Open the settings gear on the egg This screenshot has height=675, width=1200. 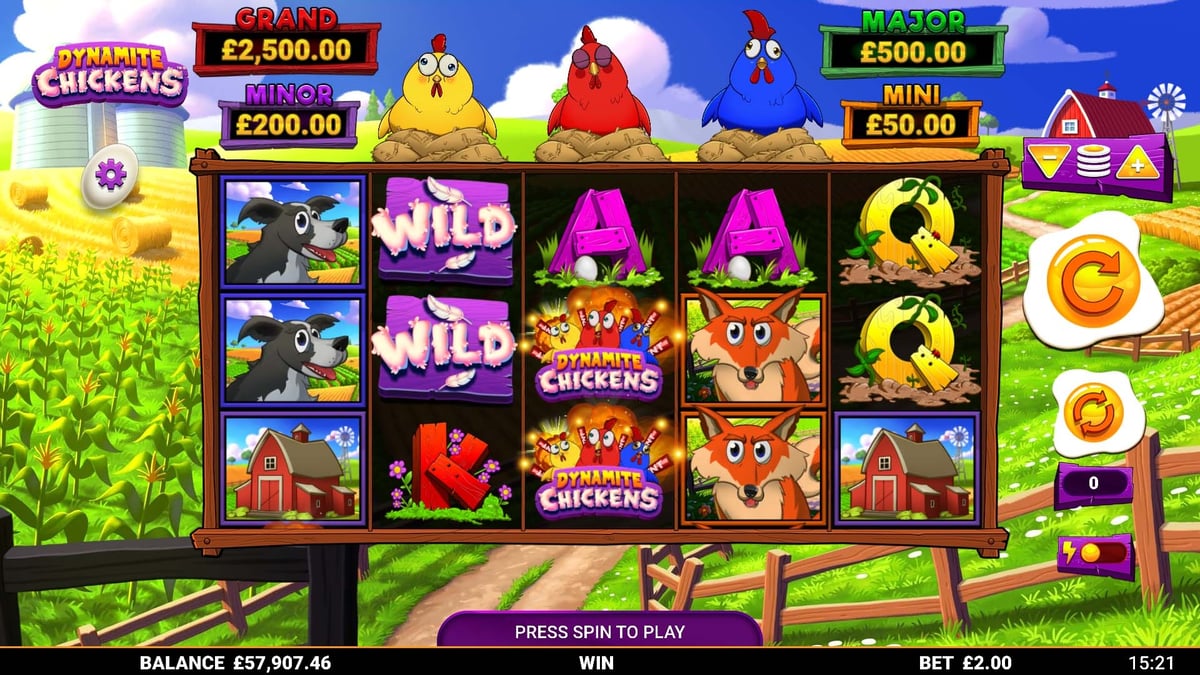(x=109, y=176)
